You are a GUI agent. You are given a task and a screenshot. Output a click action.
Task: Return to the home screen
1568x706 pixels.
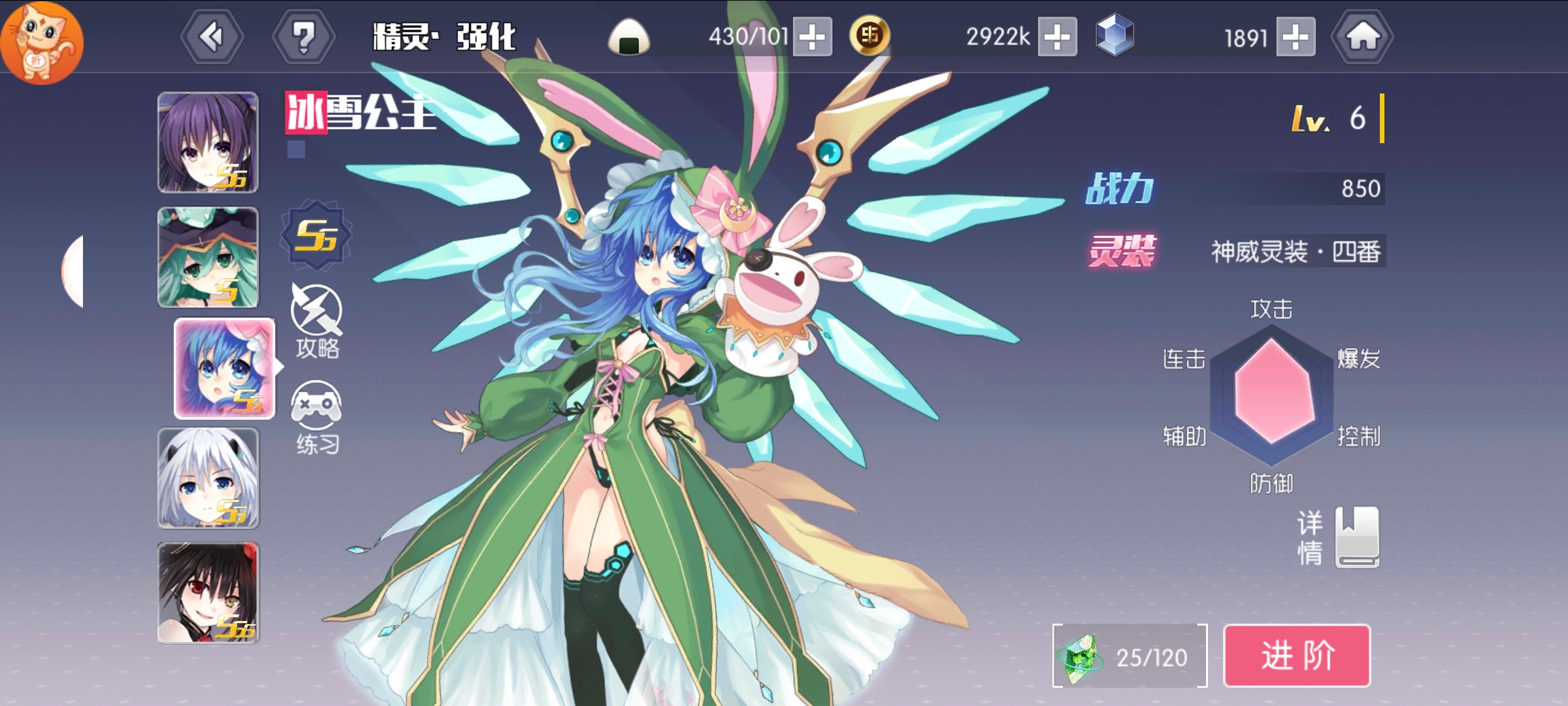pos(1362,37)
